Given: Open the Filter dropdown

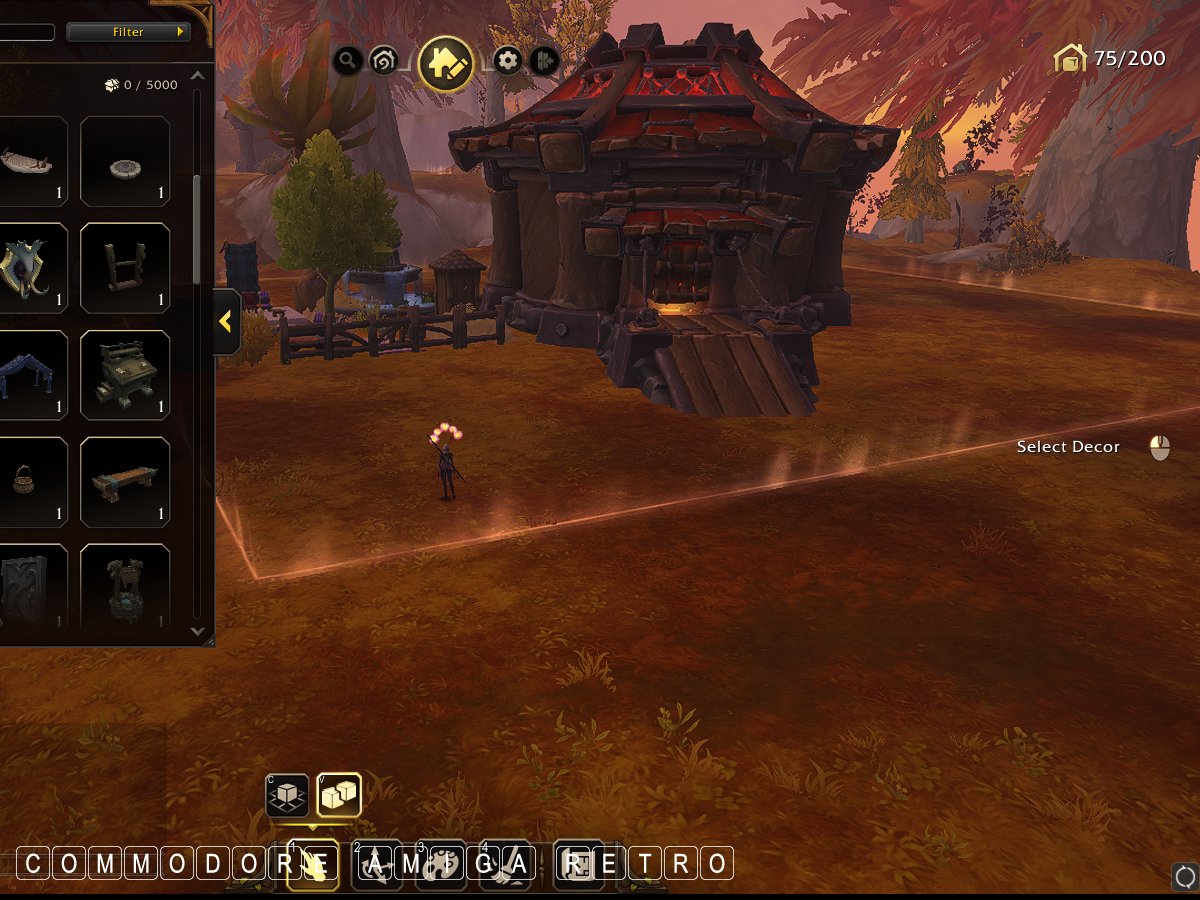Looking at the screenshot, I should point(128,32).
